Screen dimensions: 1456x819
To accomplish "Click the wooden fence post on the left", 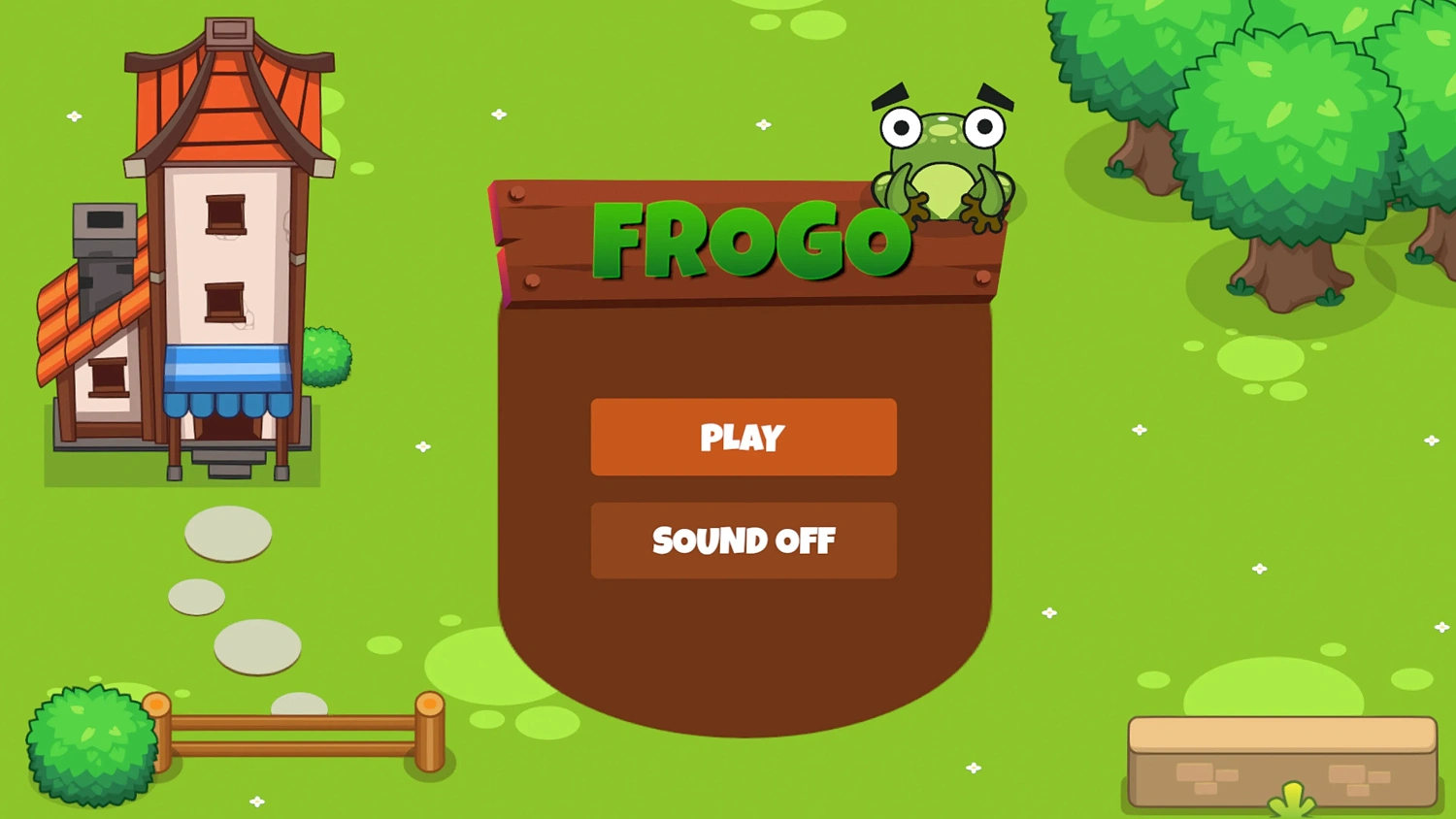I will pyautogui.click(x=160, y=733).
